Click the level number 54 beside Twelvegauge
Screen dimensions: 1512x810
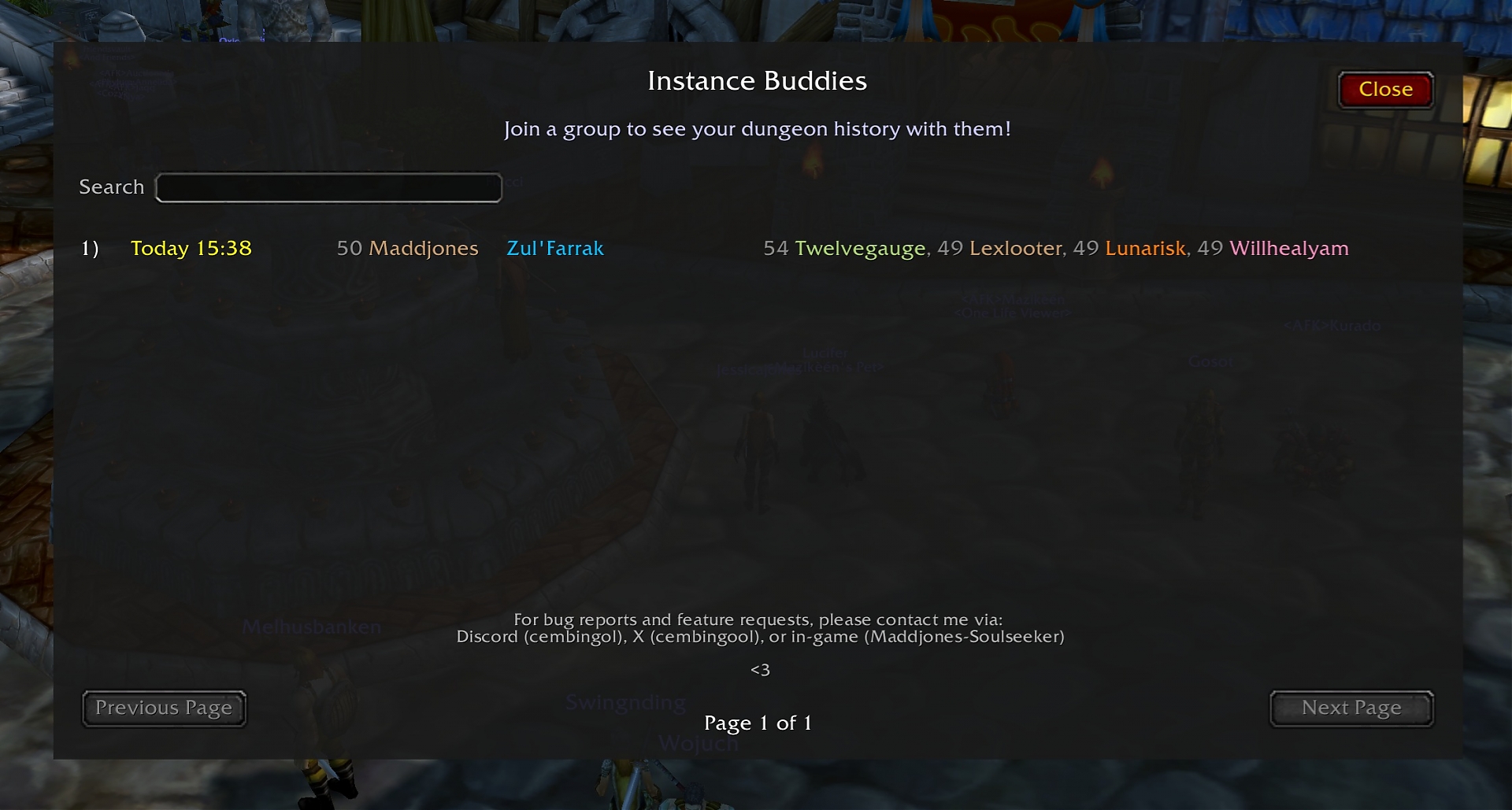[776, 248]
